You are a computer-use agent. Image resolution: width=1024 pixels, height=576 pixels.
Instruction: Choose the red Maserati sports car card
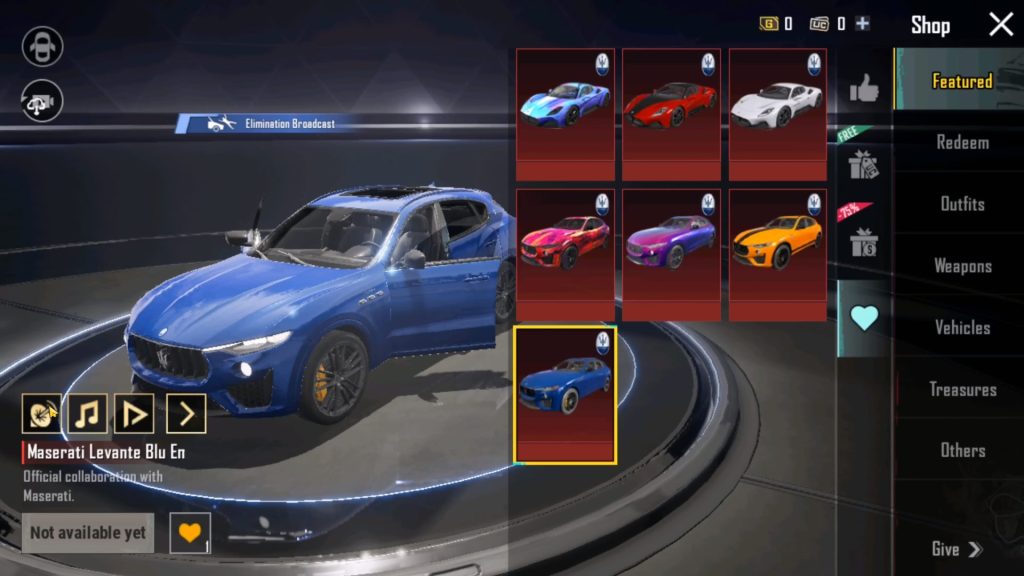(x=671, y=114)
